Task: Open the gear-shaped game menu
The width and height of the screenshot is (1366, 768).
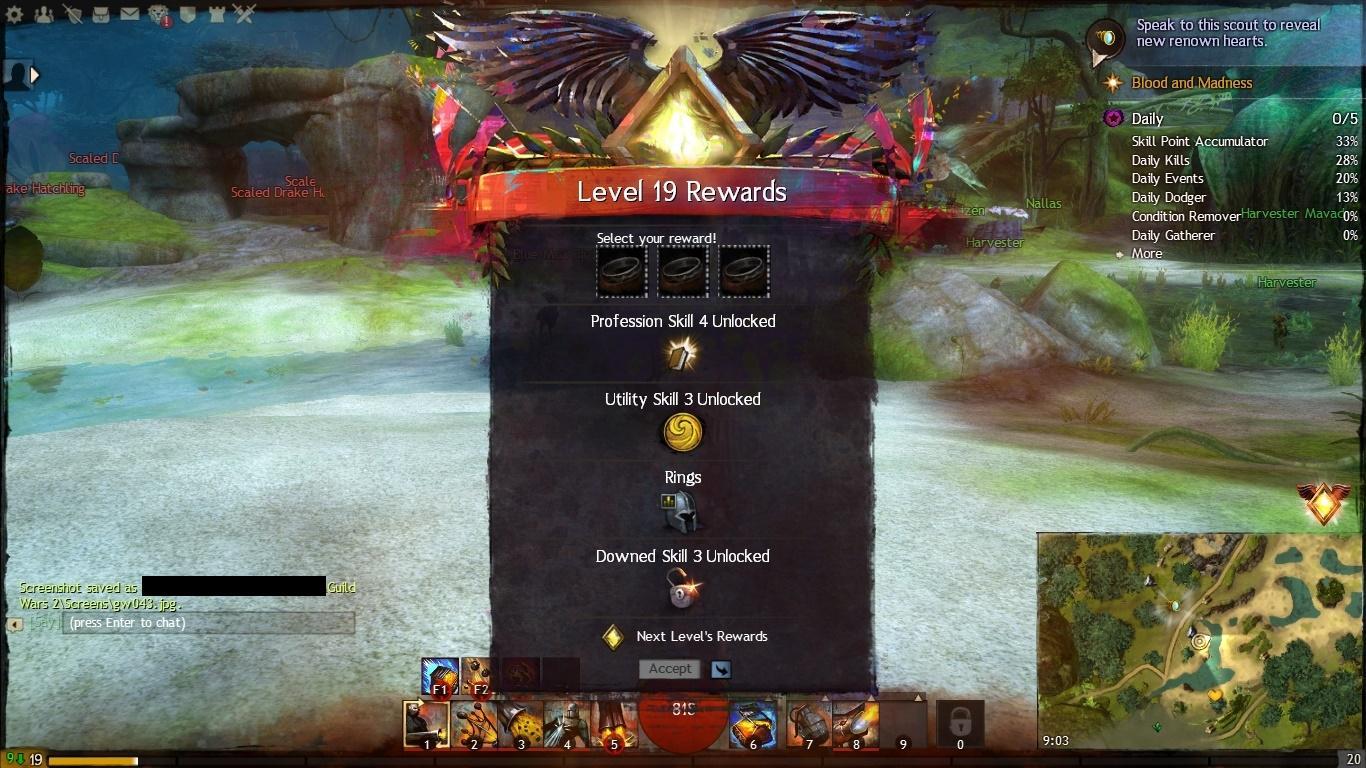Action: tap(16, 14)
